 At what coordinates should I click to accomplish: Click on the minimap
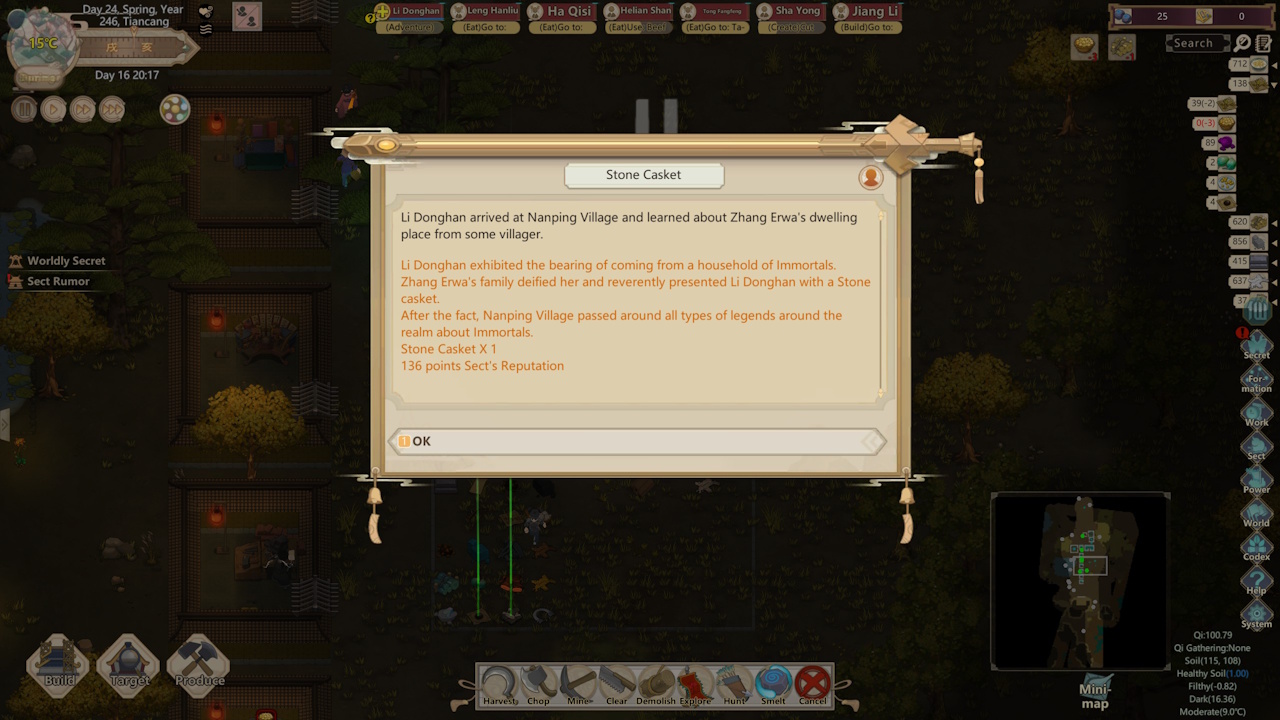click(1080, 580)
